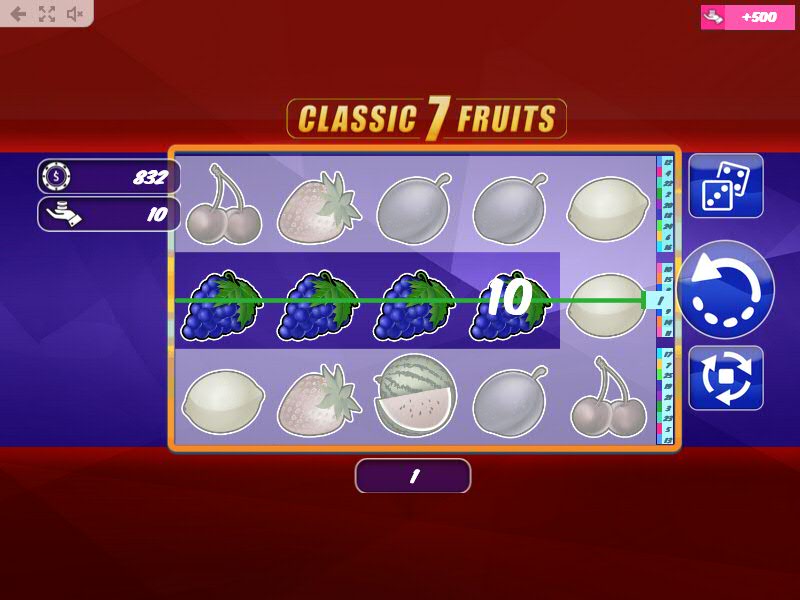This screenshot has height=600, width=800.
Task: Select the bet amount field
Action: tap(110, 214)
